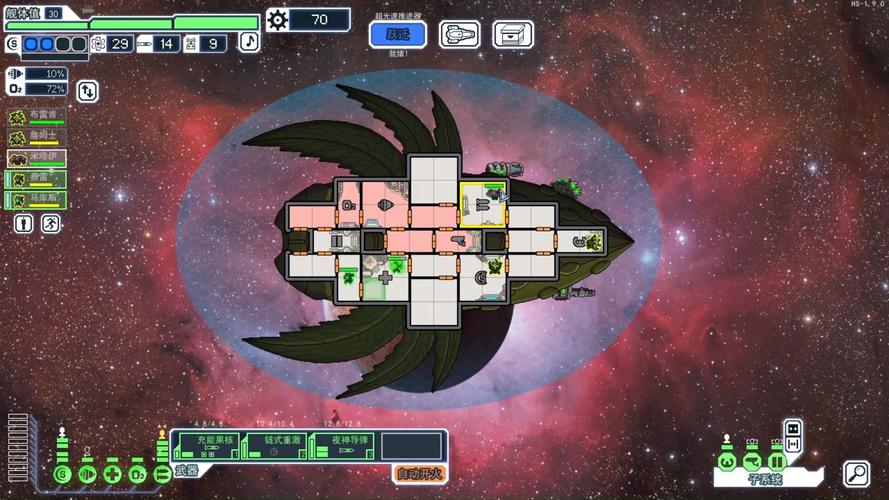Click the shields system power icon

point(64,473)
